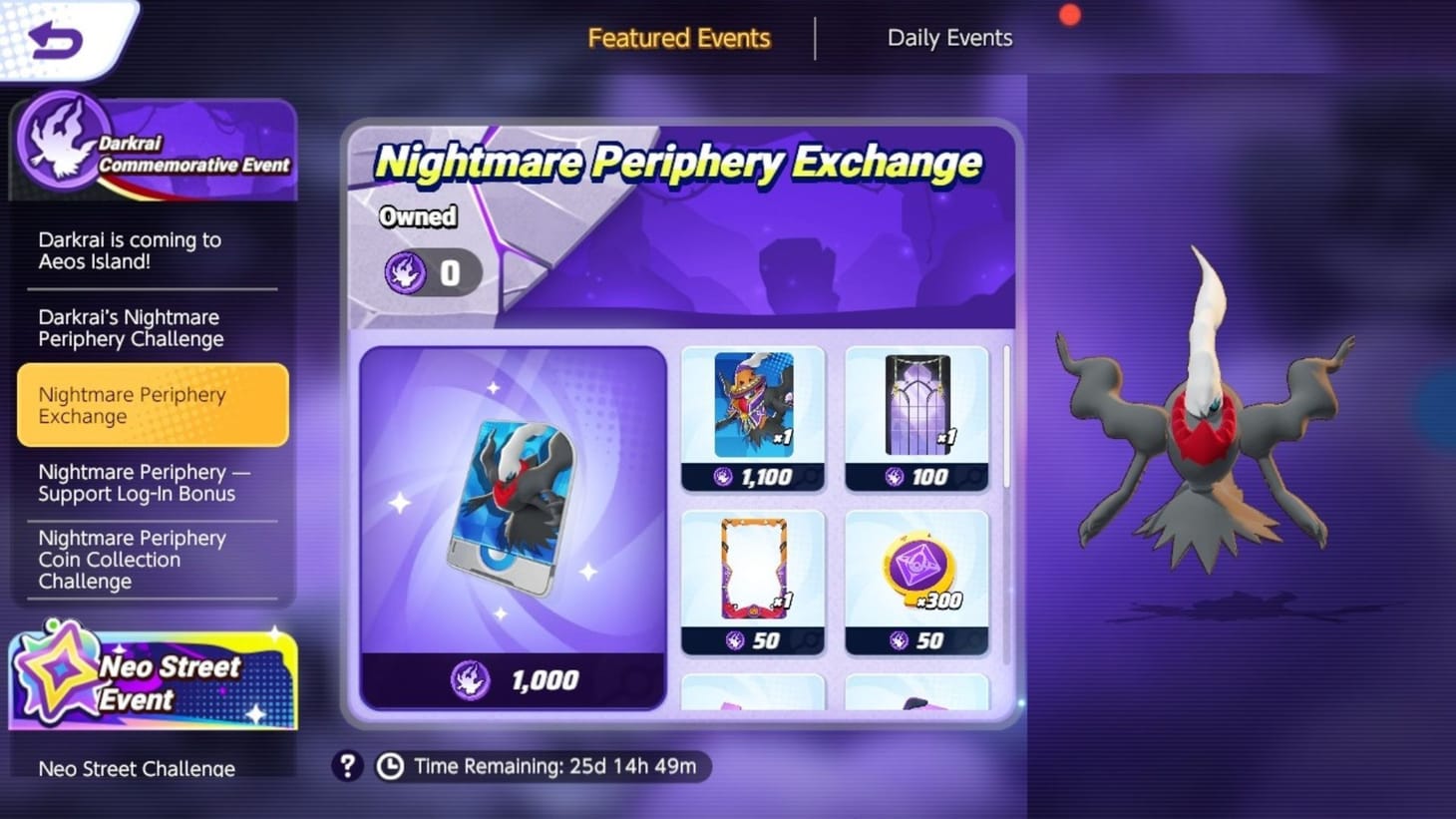1456x819 pixels.
Task: Switch to the Daily Events tab
Action: (x=948, y=38)
